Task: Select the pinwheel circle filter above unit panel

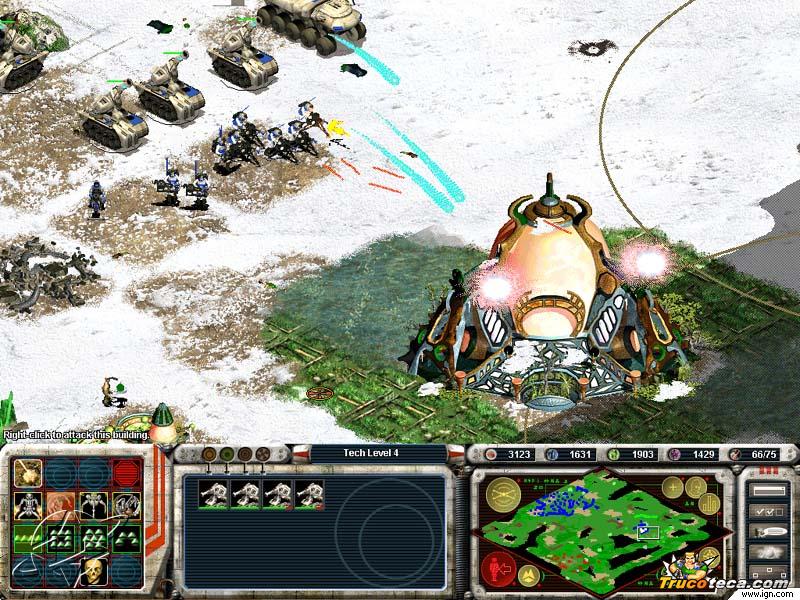Action: tap(261, 454)
